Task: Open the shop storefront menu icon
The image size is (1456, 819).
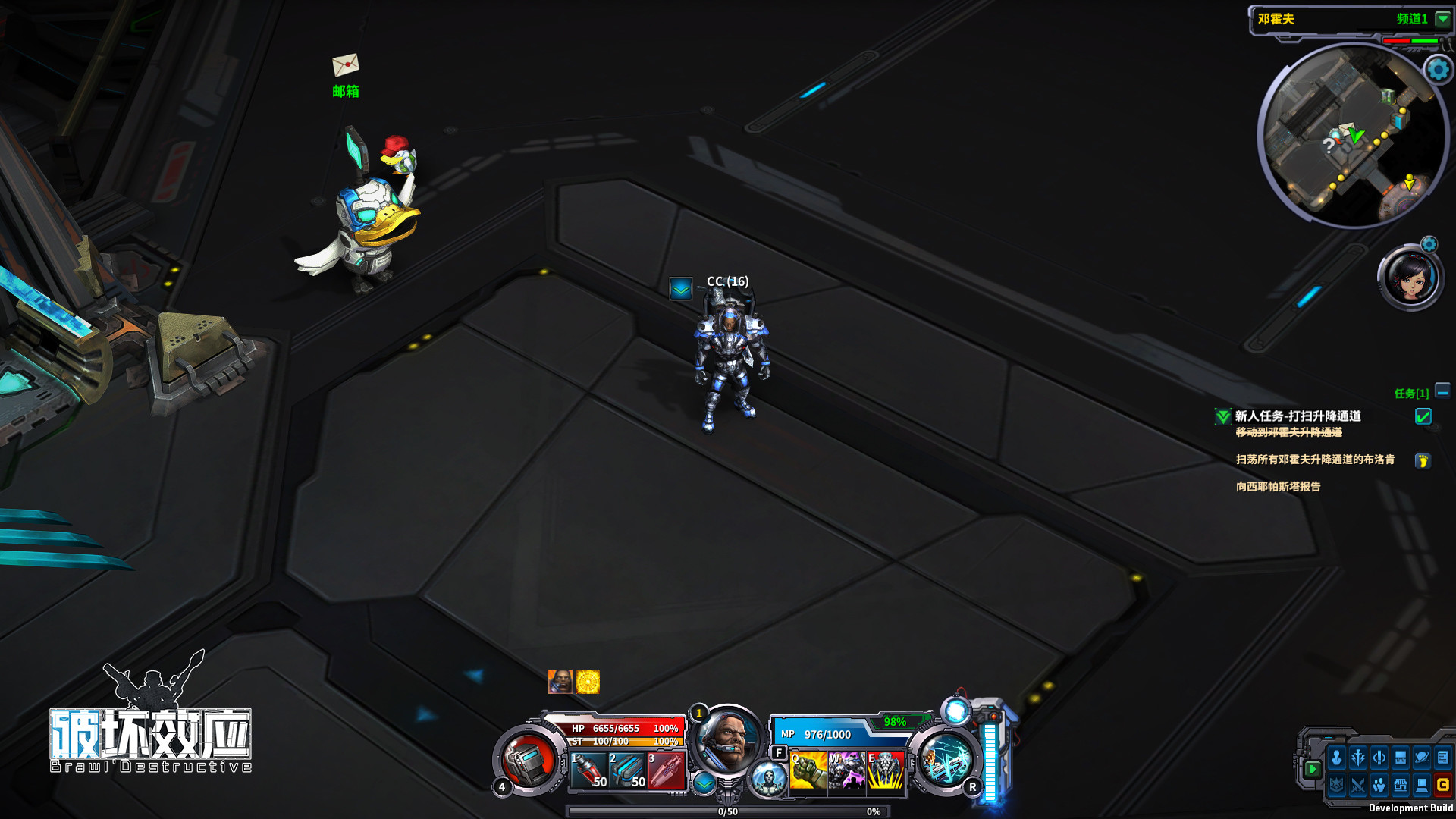Action: (x=1400, y=785)
